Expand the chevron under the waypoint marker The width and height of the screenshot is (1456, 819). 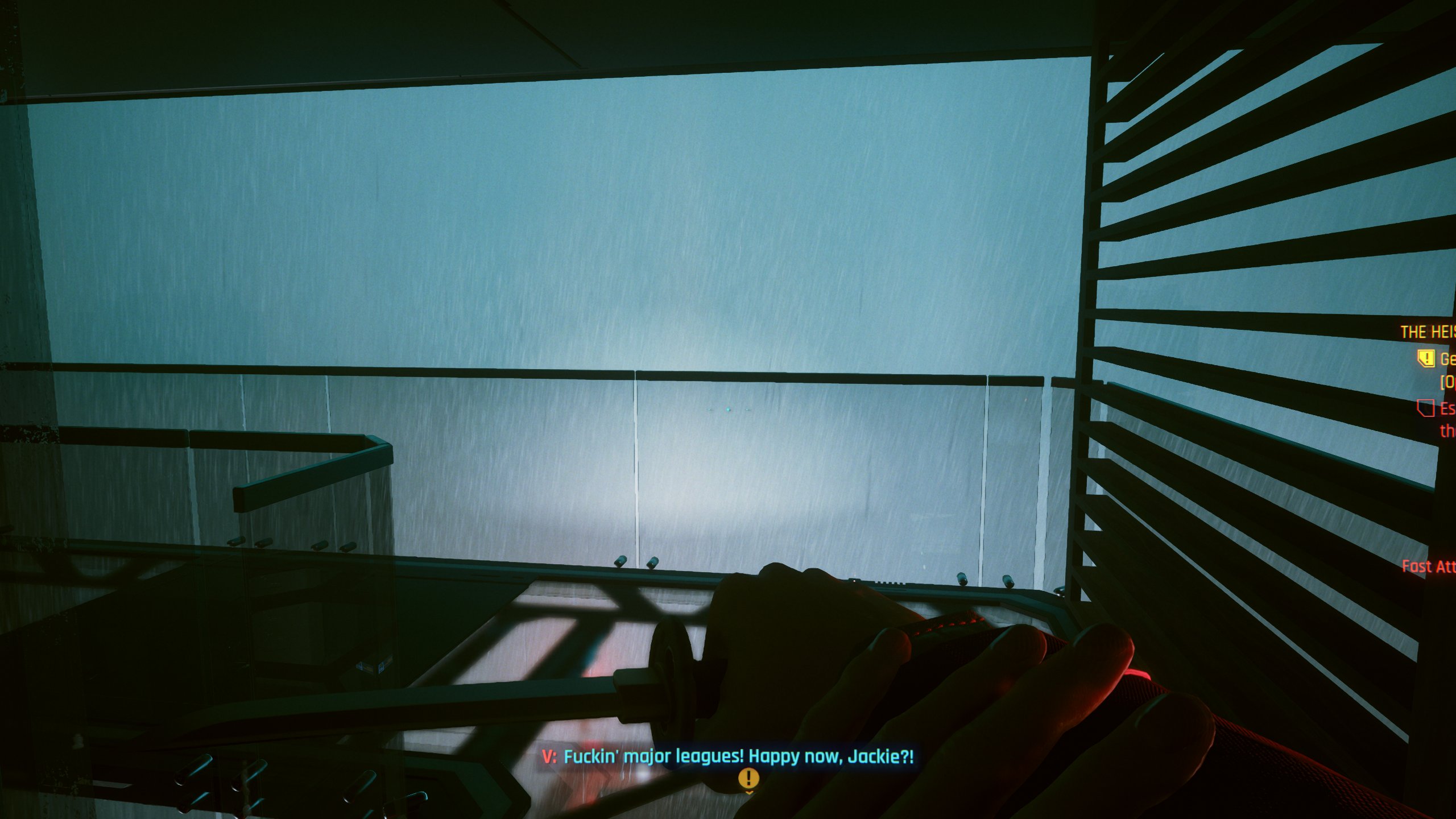pos(749,793)
